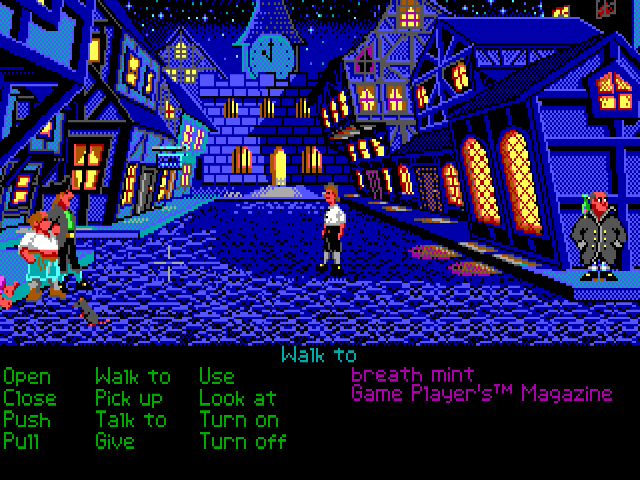Click the Pull verb
Viewport: 640px width, 480px height.
(24, 440)
